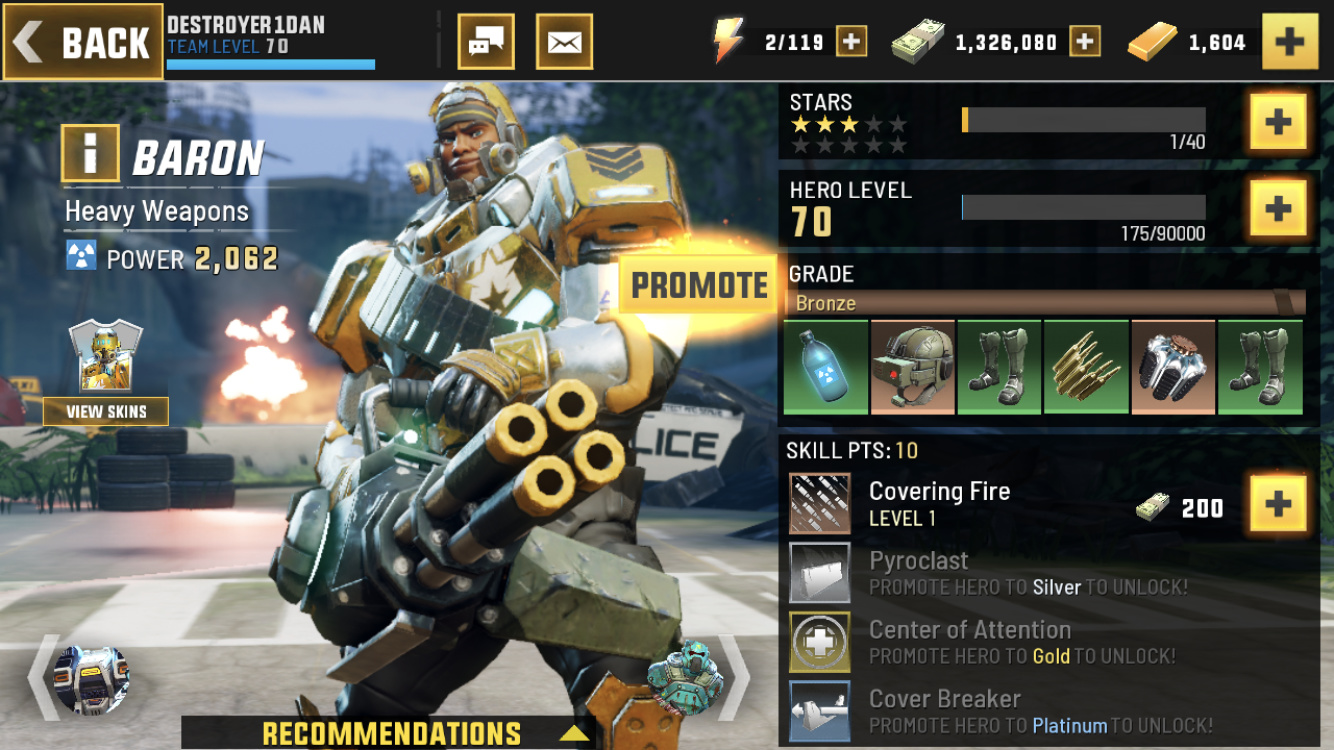The width and height of the screenshot is (1334, 750).
Task: Add more cash with the plus button
Action: coord(1085,42)
